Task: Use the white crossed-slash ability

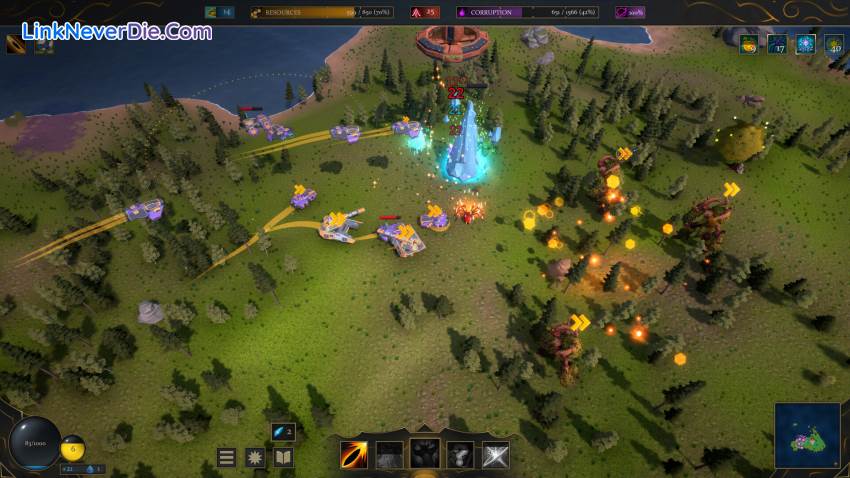Action: tap(496, 455)
